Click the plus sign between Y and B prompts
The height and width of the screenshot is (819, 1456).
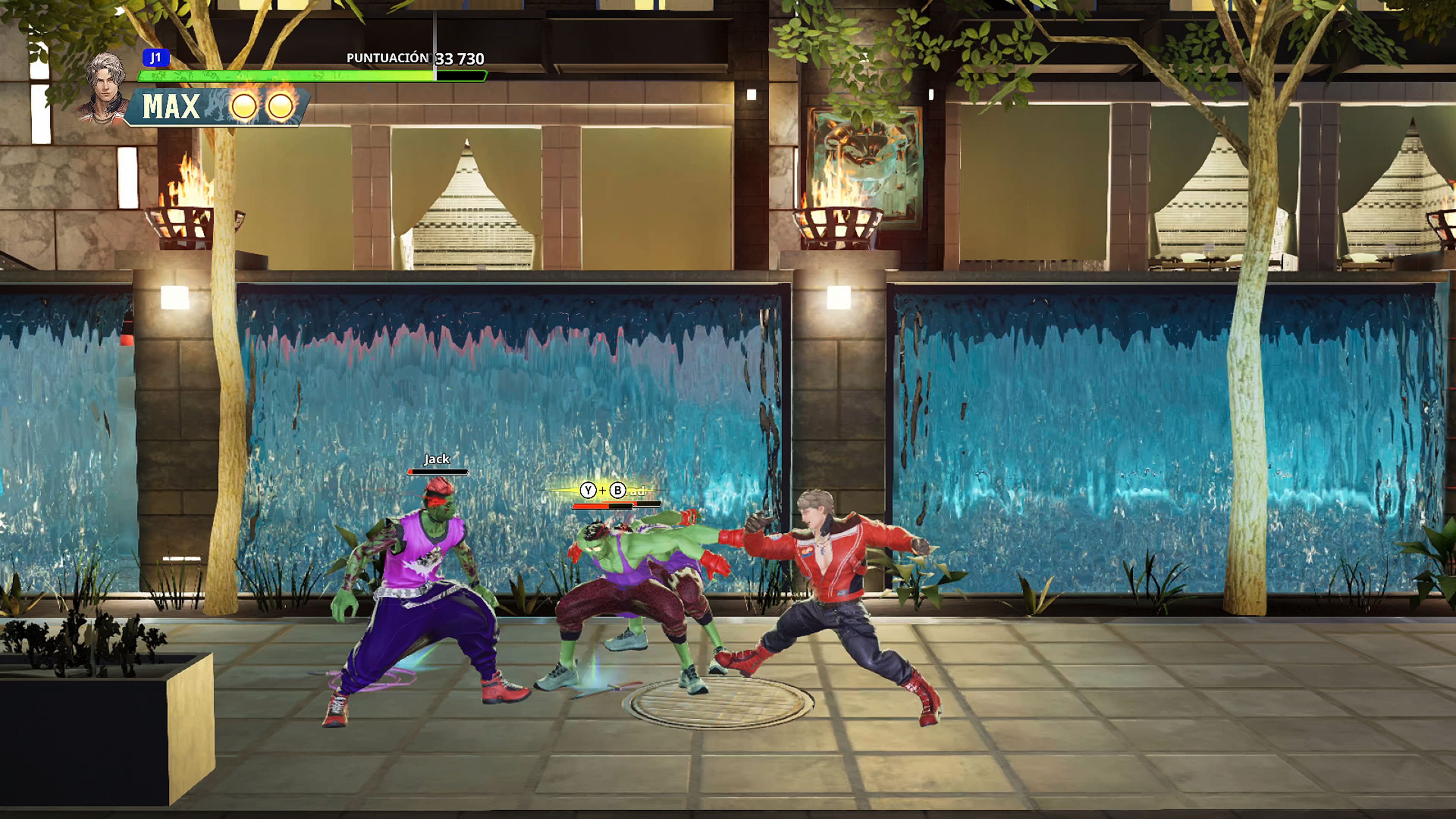point(603,491)
